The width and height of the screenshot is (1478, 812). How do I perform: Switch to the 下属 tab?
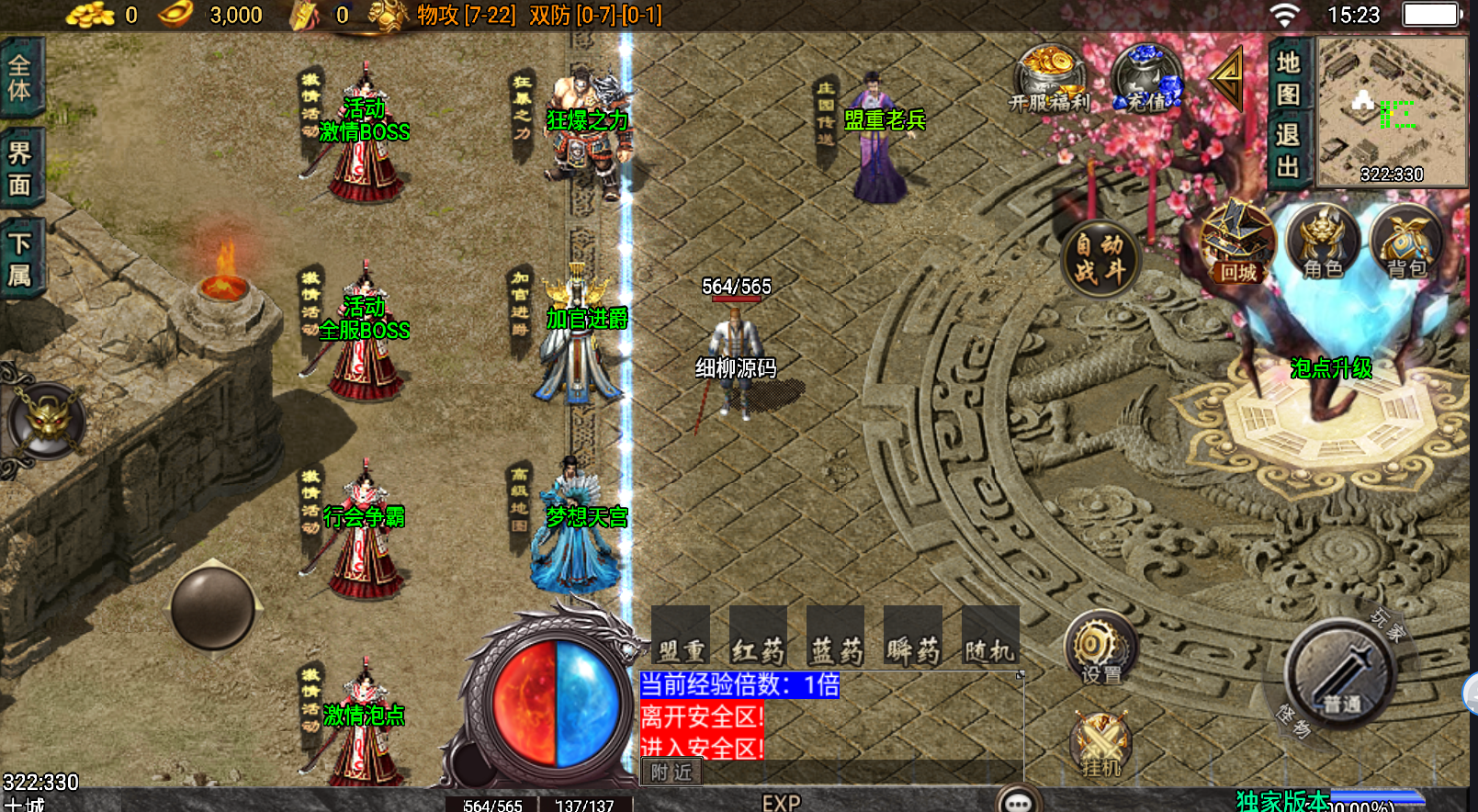click(20, 259)
